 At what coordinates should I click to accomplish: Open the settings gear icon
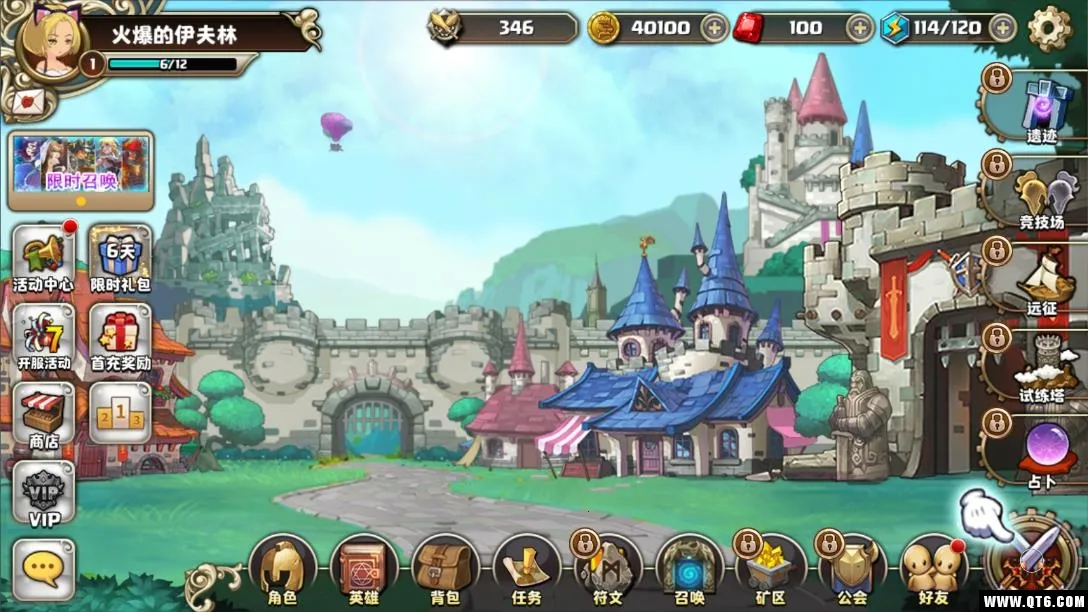click(x=1049, y=28)
